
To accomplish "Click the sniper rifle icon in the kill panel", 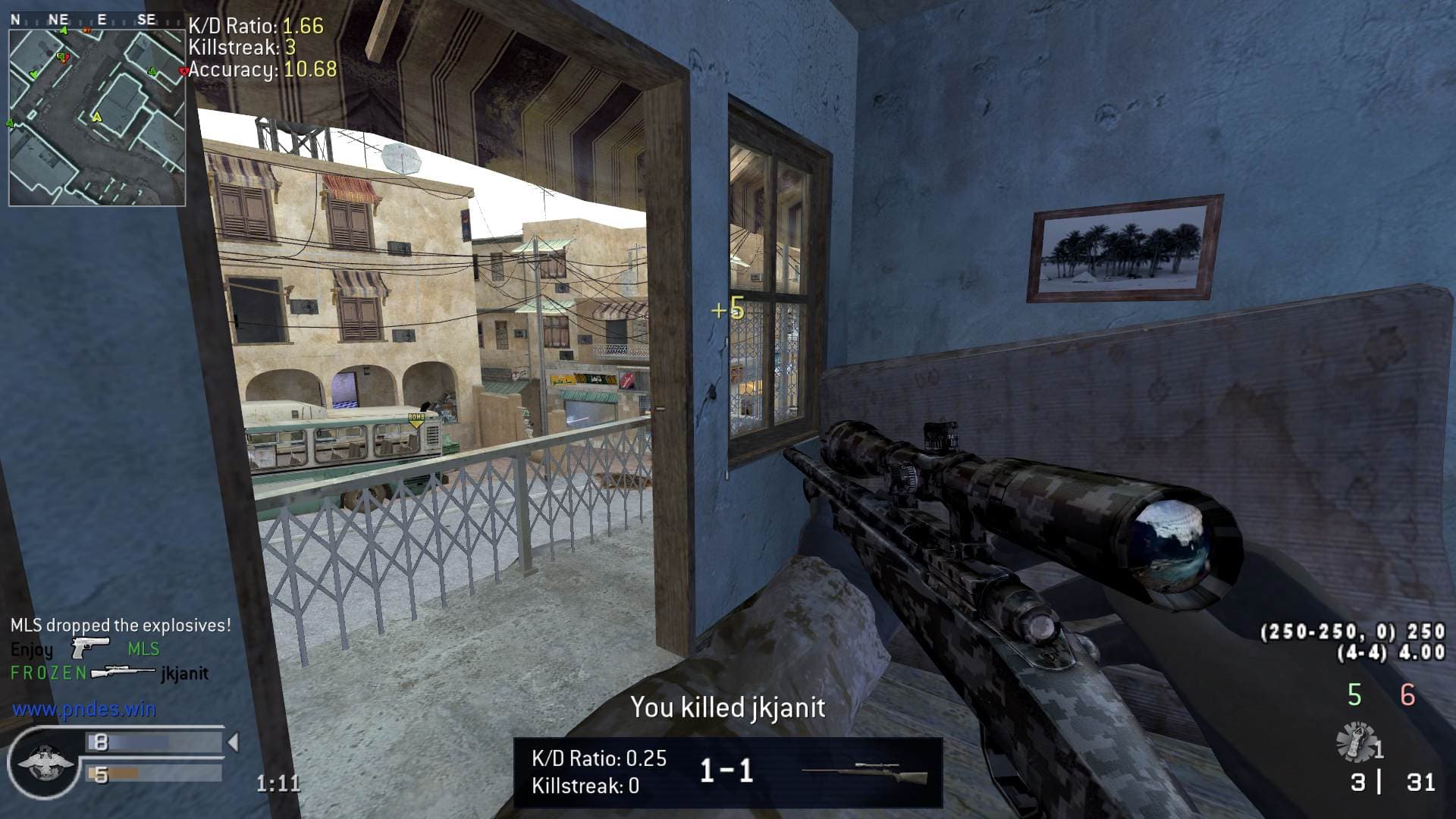I will 864,773.
